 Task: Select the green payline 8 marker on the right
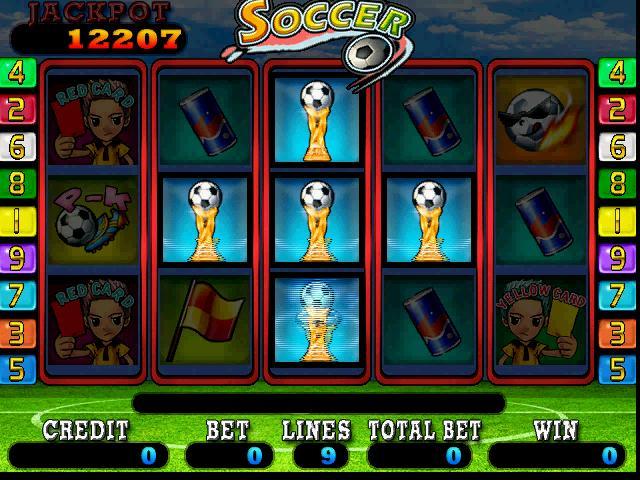click(x=619, y=184)
